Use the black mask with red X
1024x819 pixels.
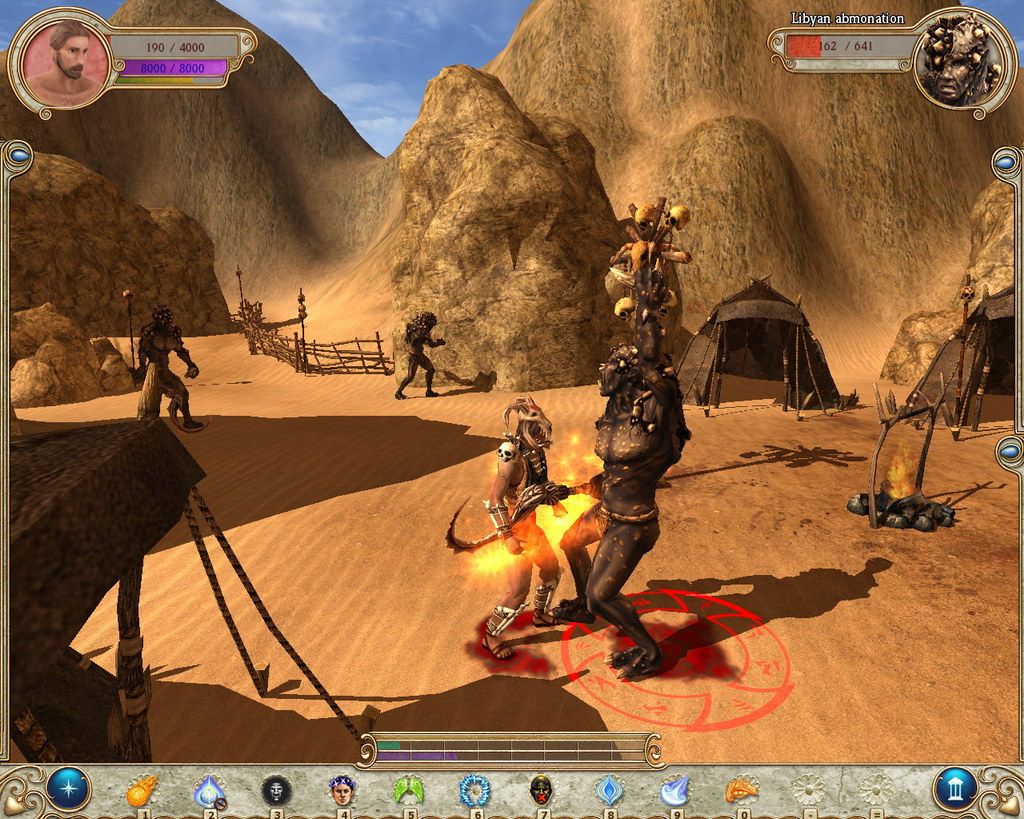pyautogui.click(x=541, y=791)
